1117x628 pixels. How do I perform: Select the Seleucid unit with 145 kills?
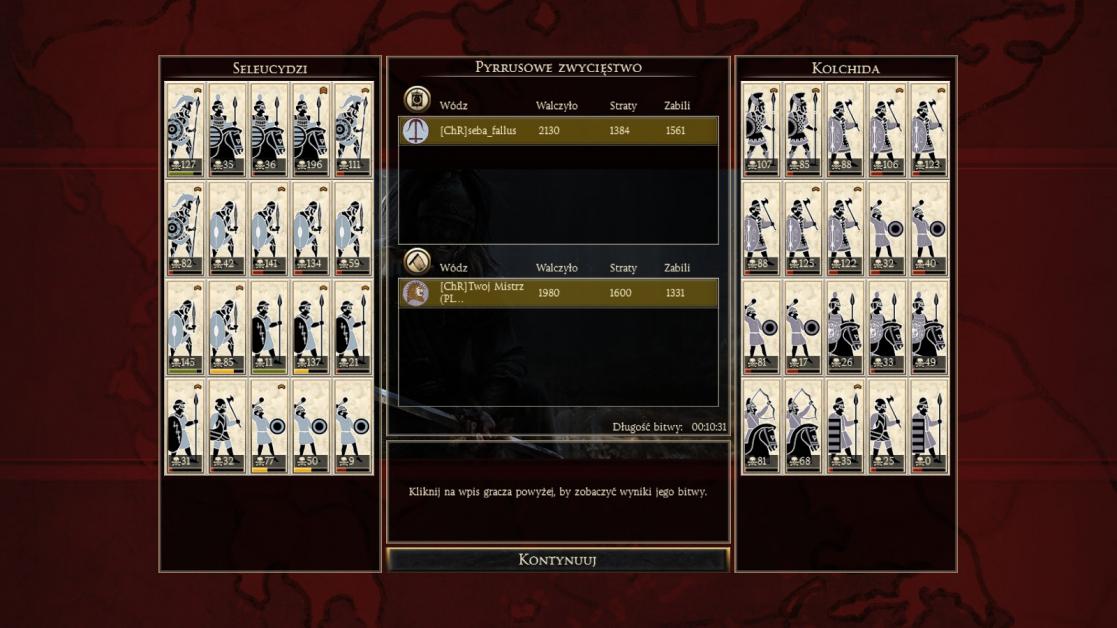pos(185,326)
